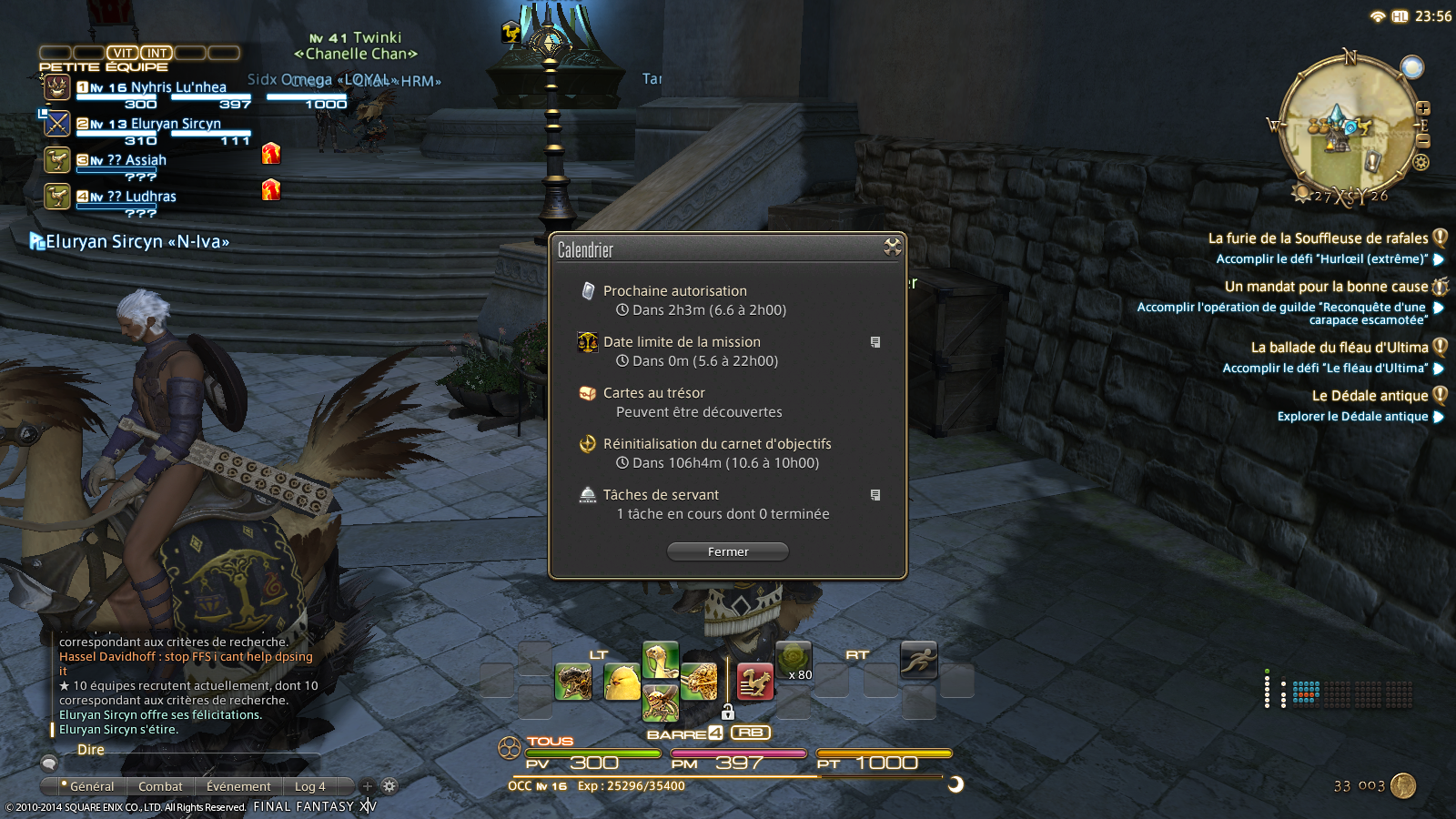Open chat log settings gear
1456x819 pixels.
(x=389, y=786)
